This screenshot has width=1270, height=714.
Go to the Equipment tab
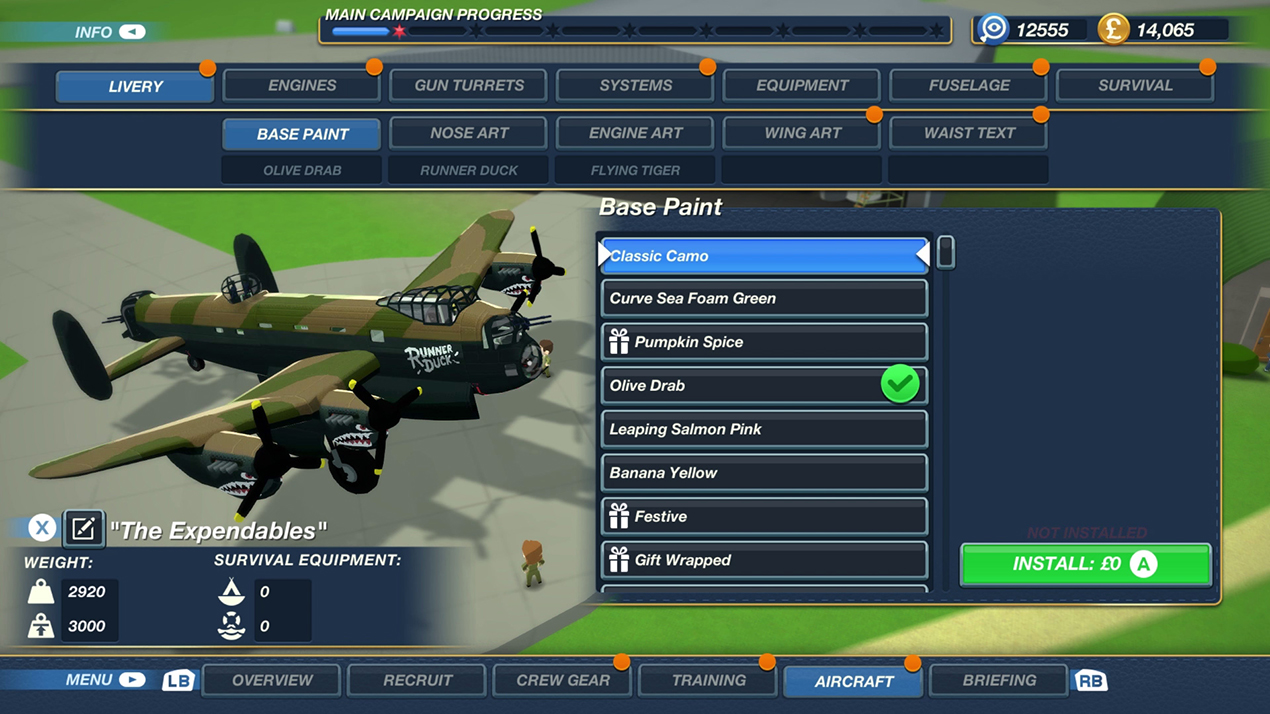click(802, 86)
